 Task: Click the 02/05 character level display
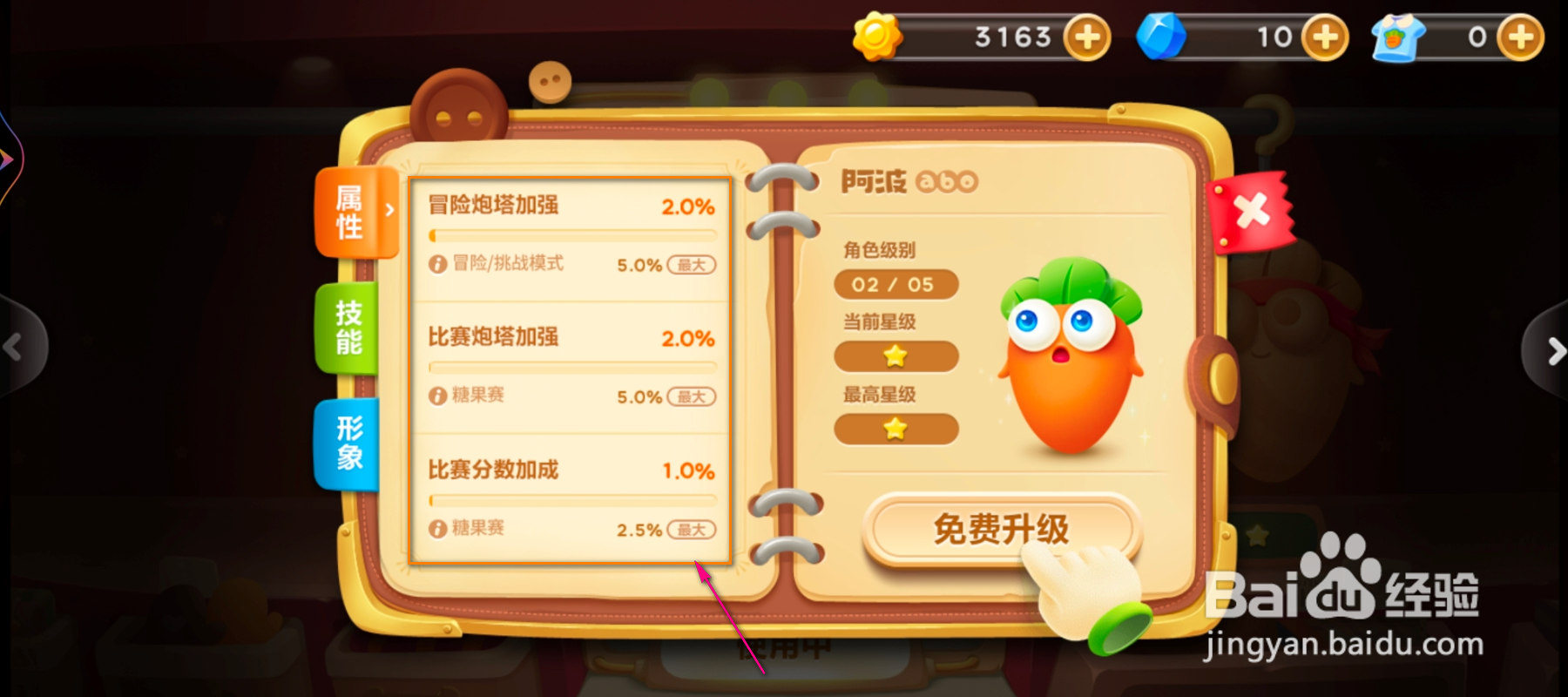tap(896, 284)
